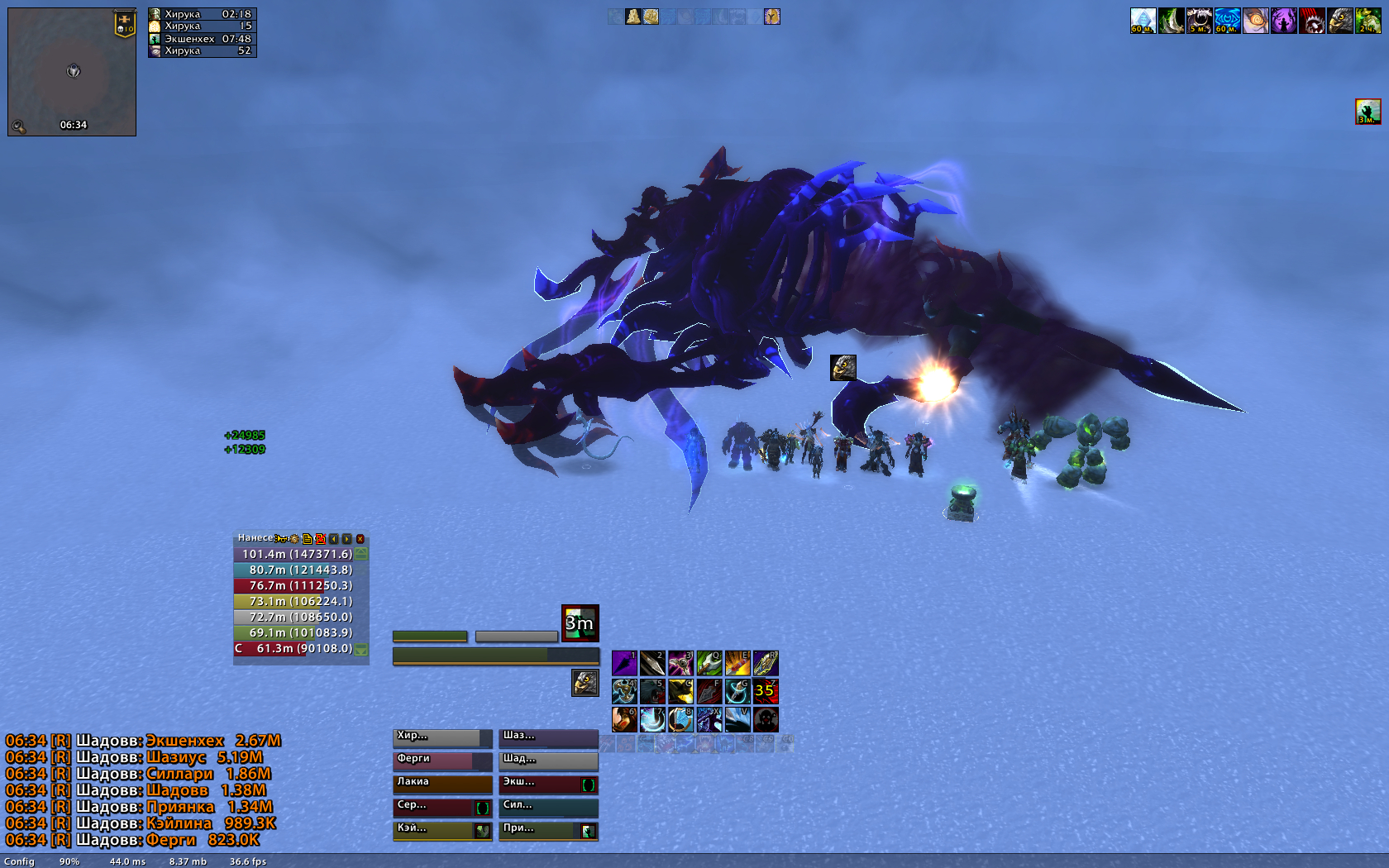The width and height of the screenshot is (1389, 868).
Task: Select the pet hawk portrait icon
Action: point(585,683)
